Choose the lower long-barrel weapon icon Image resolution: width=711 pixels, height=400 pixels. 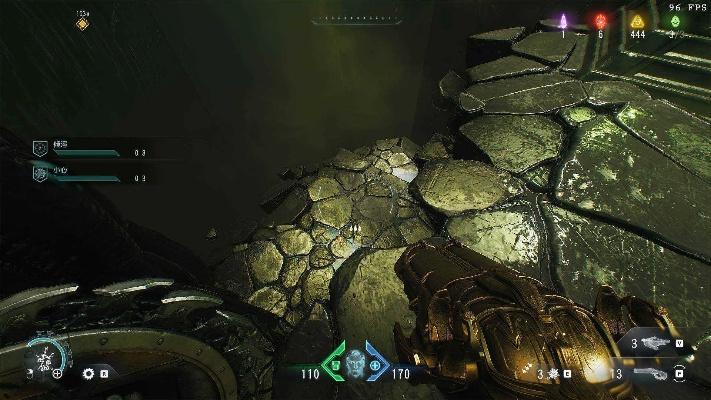click(651, 374)
